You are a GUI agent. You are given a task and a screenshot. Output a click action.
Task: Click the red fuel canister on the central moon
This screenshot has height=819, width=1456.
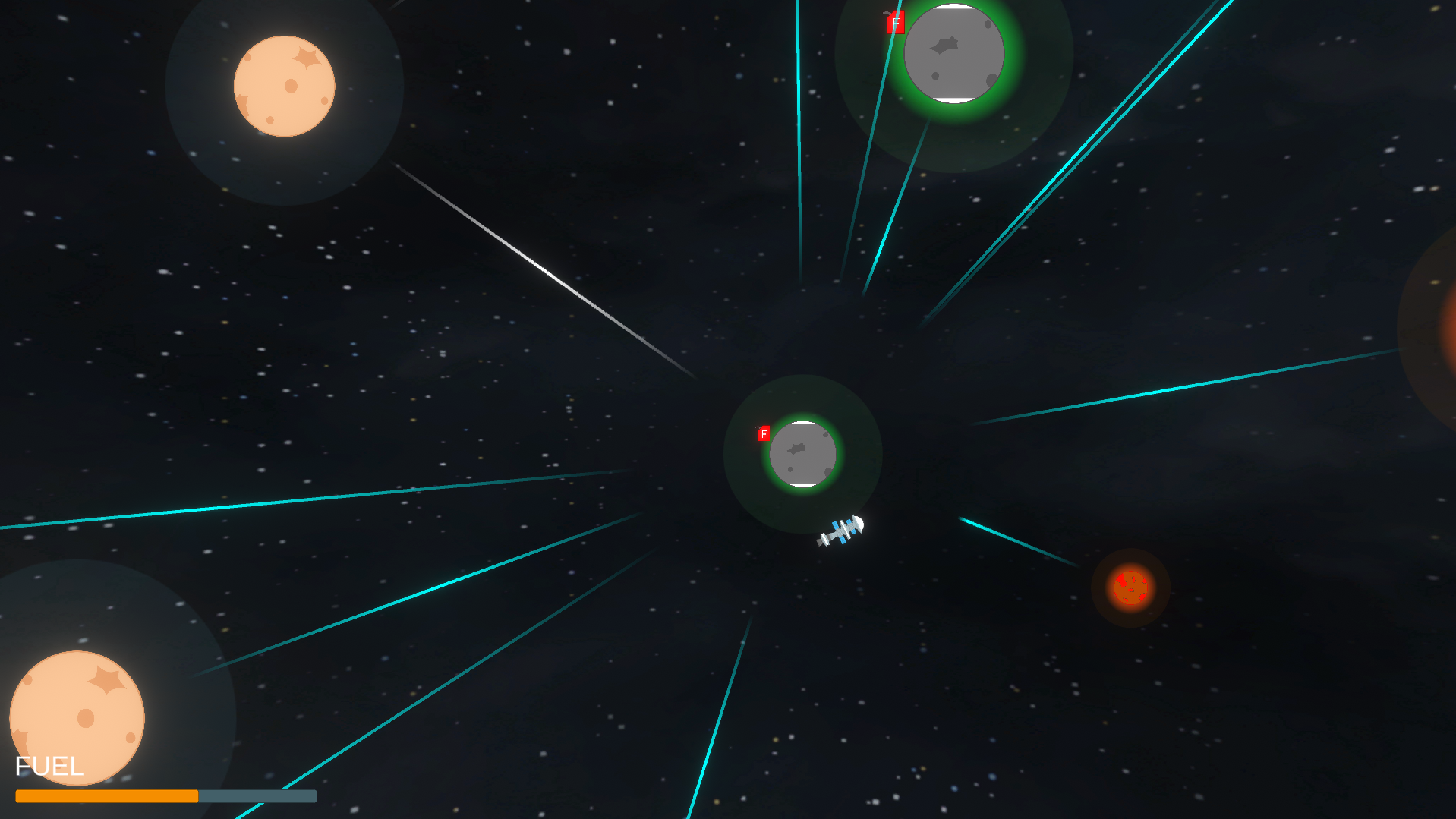click(764, 436)
